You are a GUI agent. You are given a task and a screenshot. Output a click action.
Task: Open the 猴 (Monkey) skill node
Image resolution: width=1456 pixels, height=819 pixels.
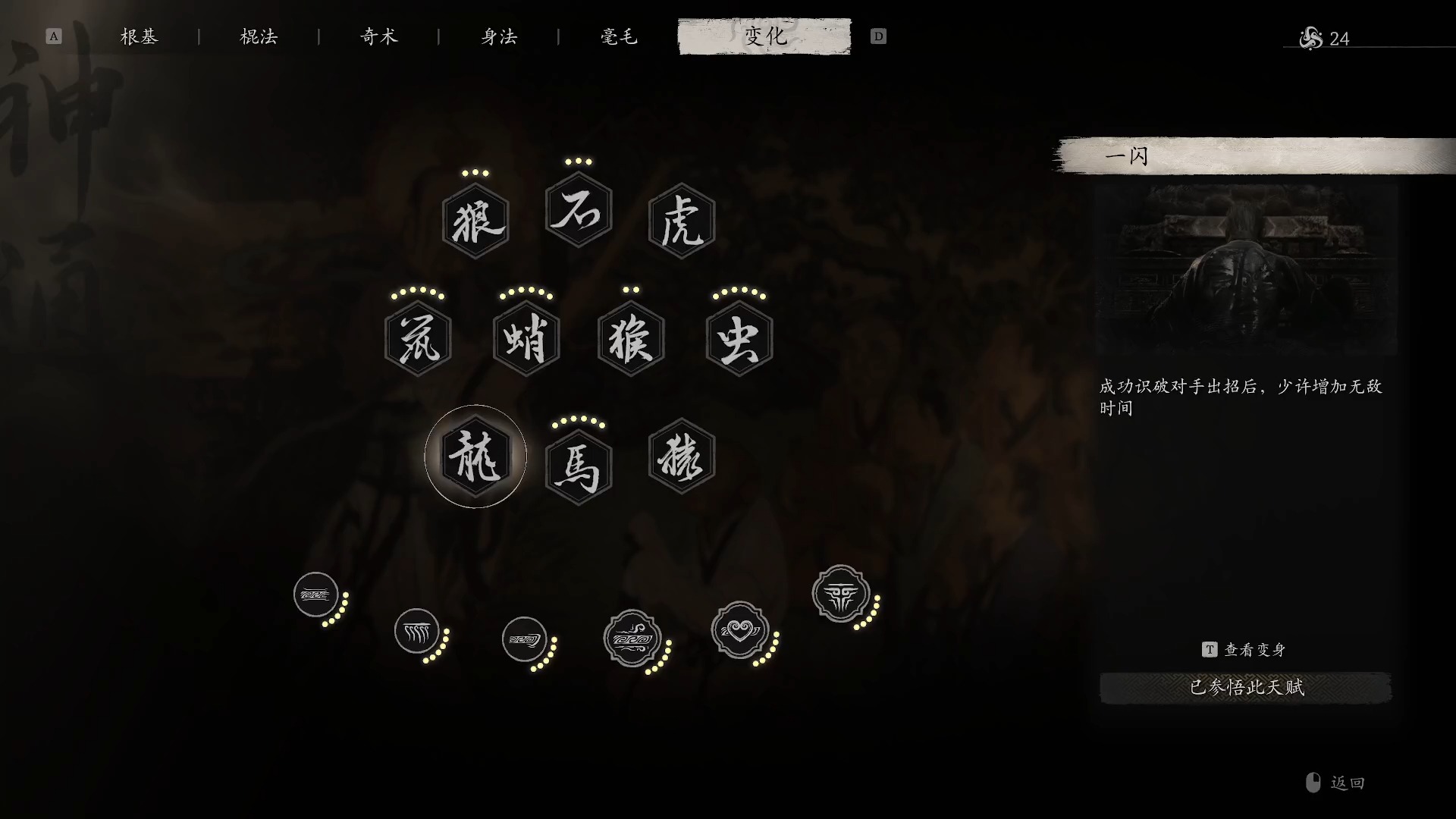[629, 339]
